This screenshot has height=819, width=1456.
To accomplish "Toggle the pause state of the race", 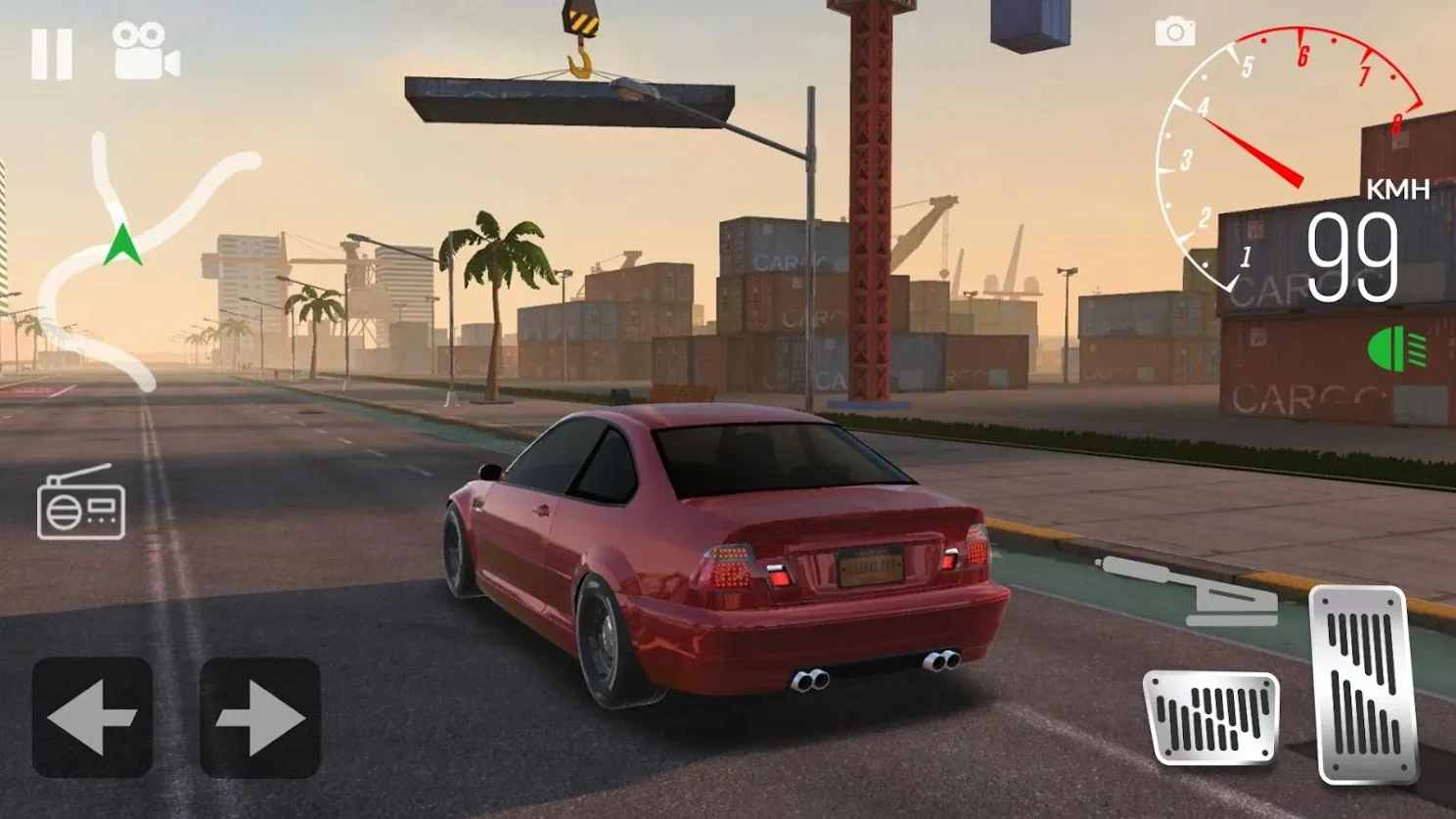I will [x=54, y=54].
